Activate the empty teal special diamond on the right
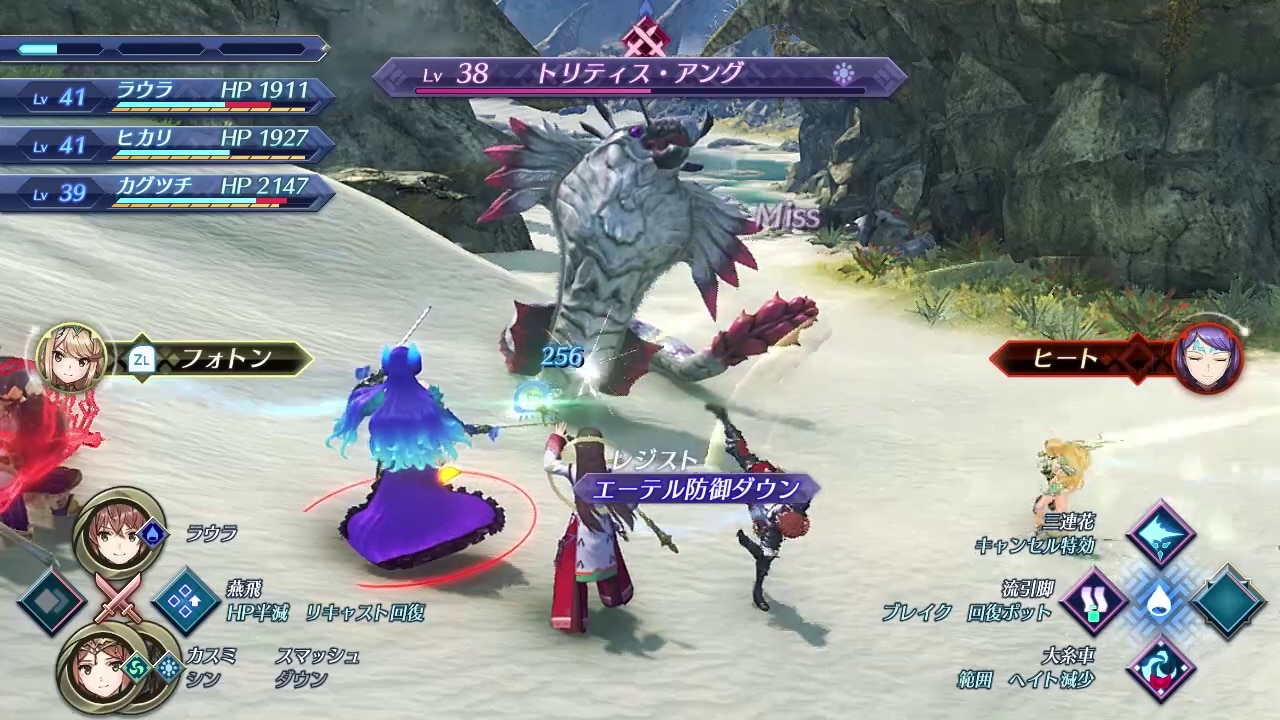This screenshot has width=1280, height=720. (1227, 602)
